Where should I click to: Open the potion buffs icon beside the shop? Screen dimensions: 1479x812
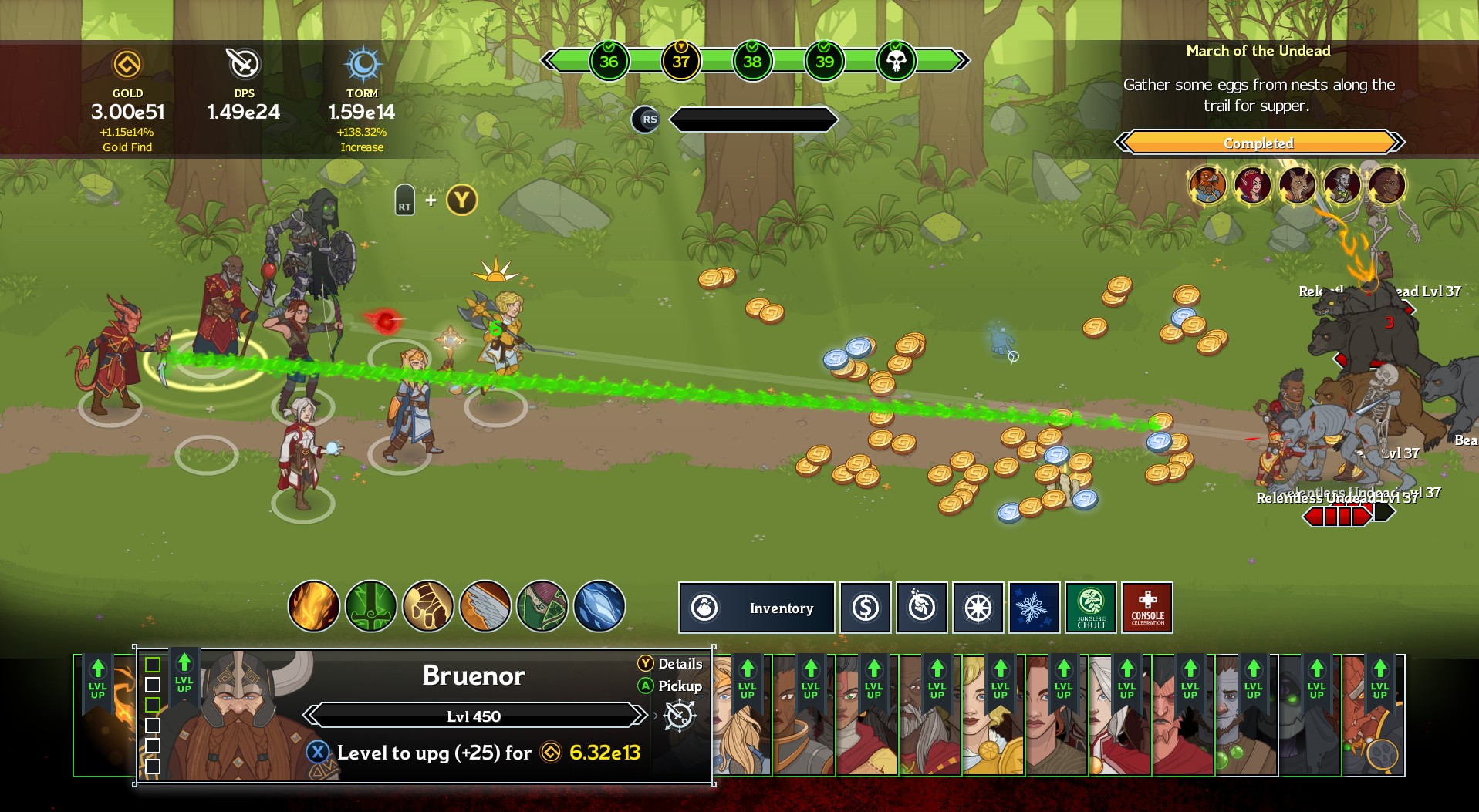pyautogui.click(x=921, y=608)
